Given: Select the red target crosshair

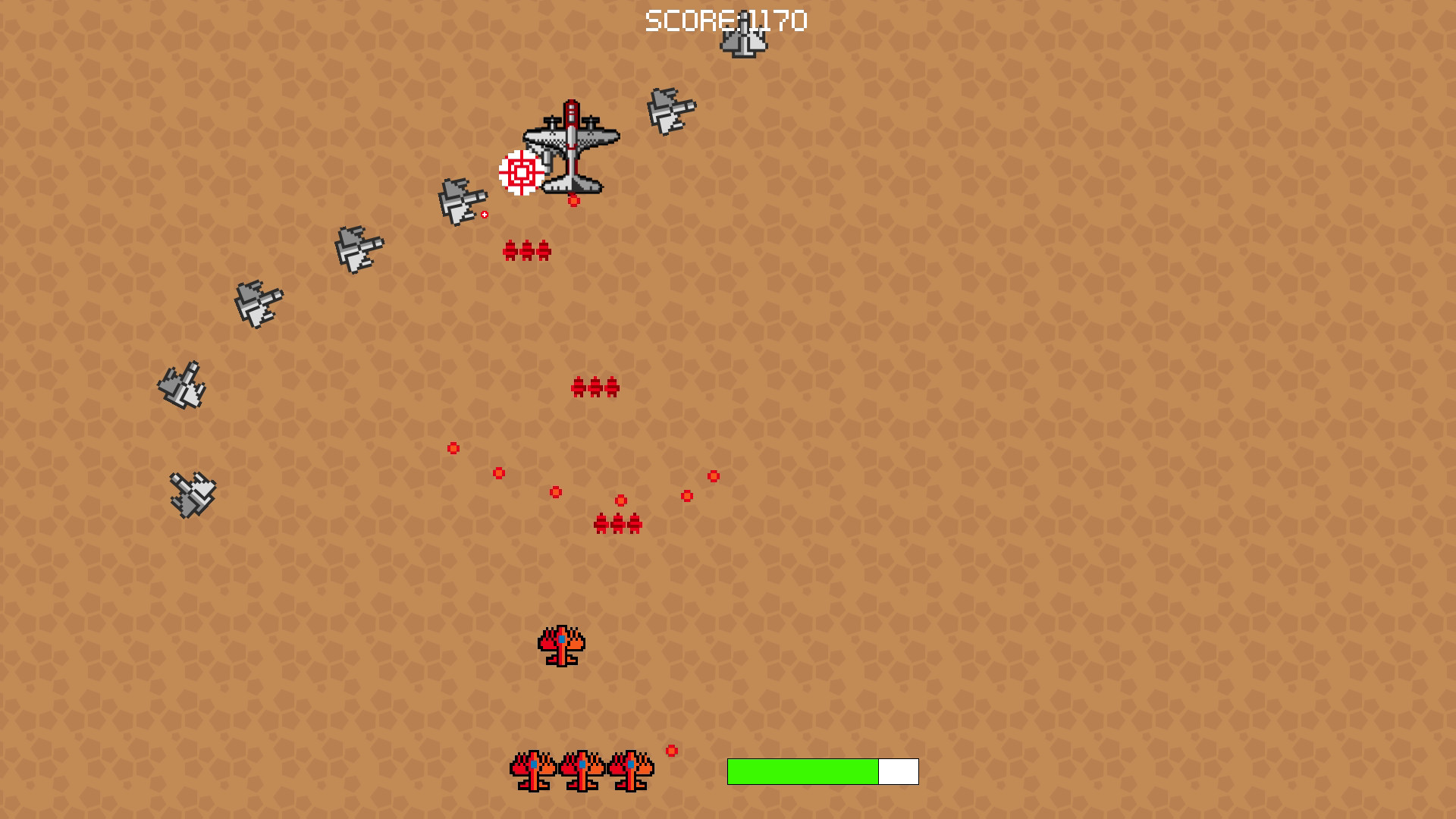Looking at the screenshot, I should 519,173.
